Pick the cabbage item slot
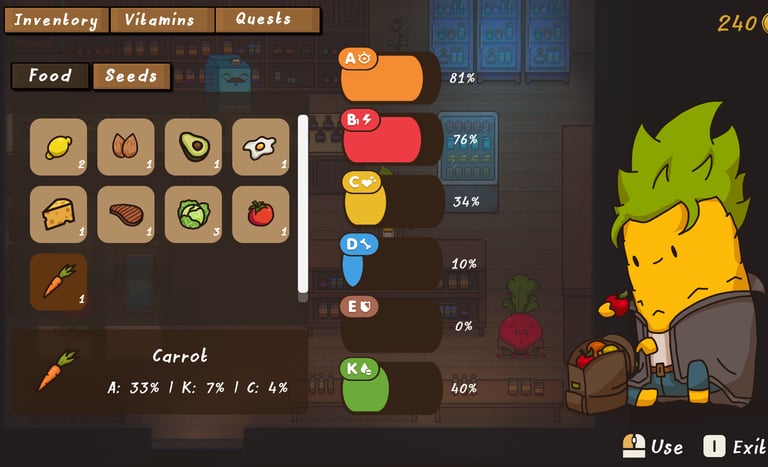The height and width of the screenshot is (467, 768). click(193, 214)
